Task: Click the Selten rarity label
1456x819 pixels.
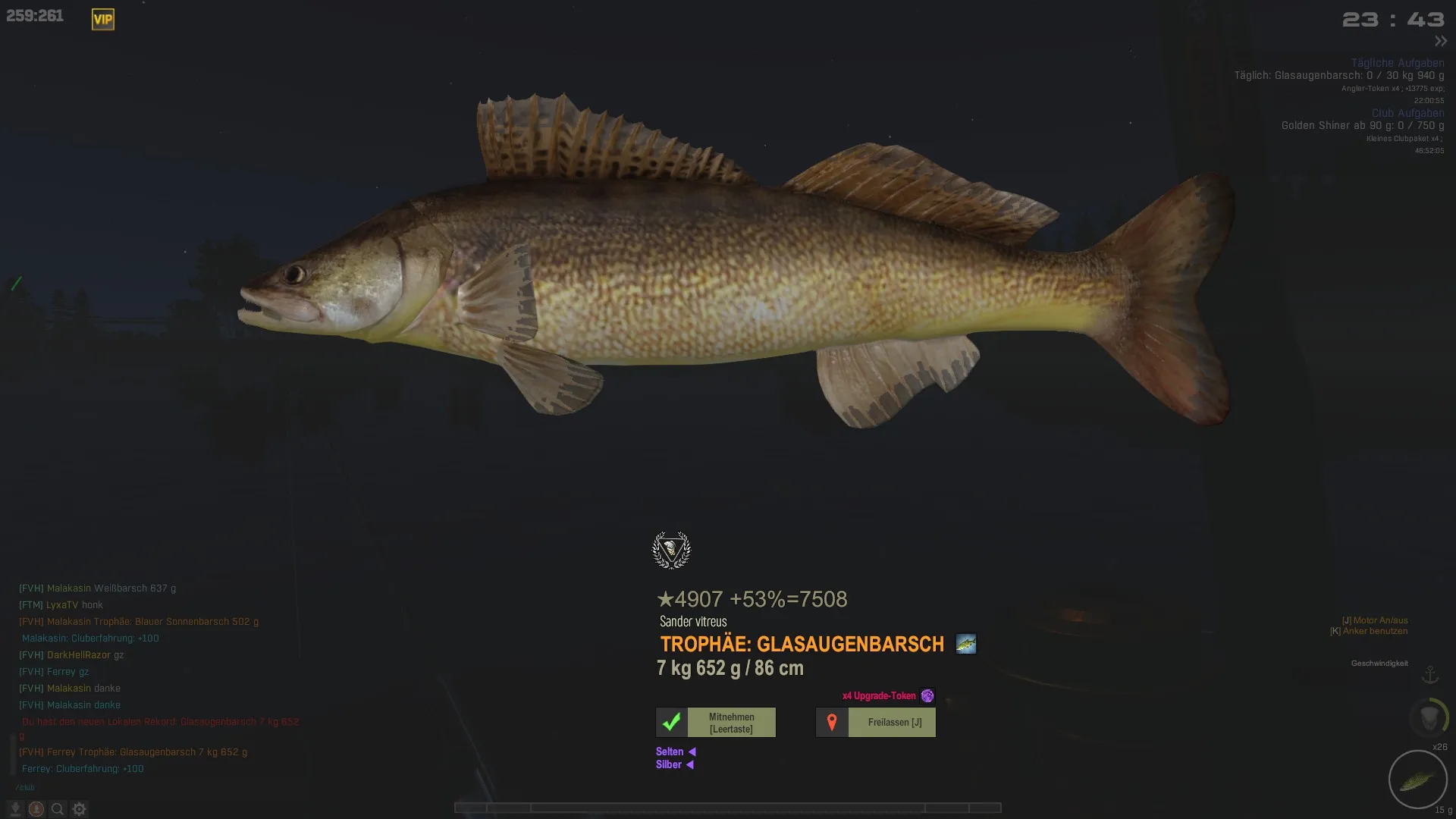Action: point(670,752)
